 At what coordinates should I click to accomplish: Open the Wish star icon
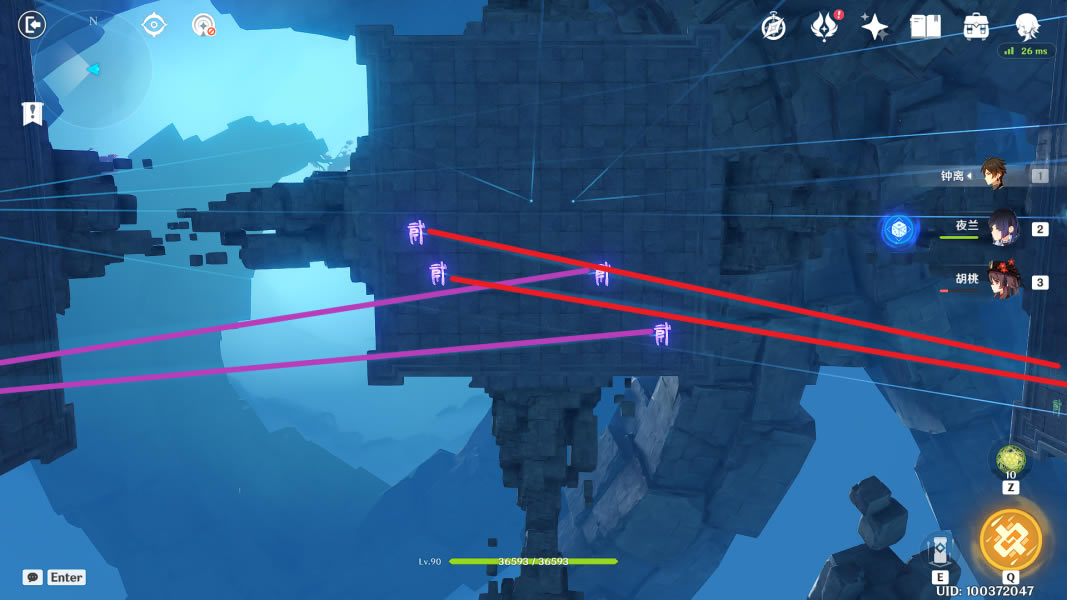(875, 27)
